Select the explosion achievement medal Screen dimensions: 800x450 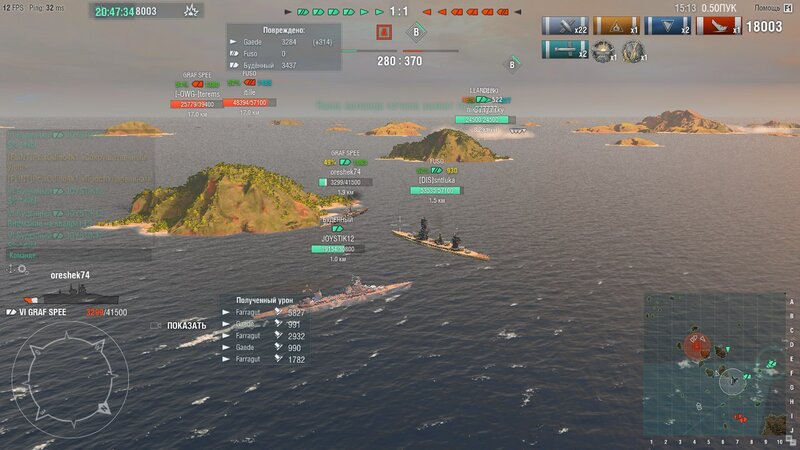coord(603,50)
